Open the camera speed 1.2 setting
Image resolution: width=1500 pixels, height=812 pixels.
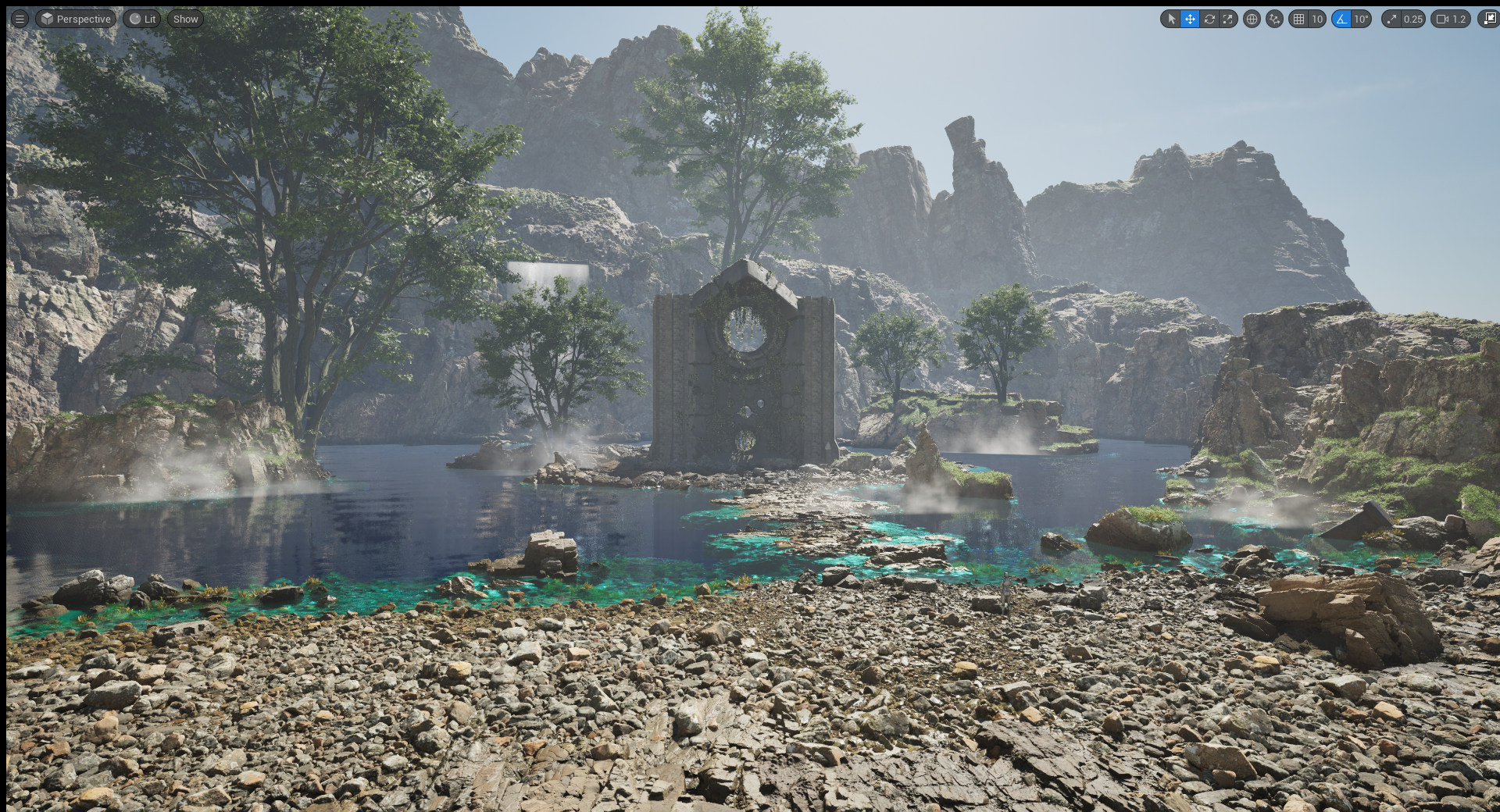(x=1451, y=19)
